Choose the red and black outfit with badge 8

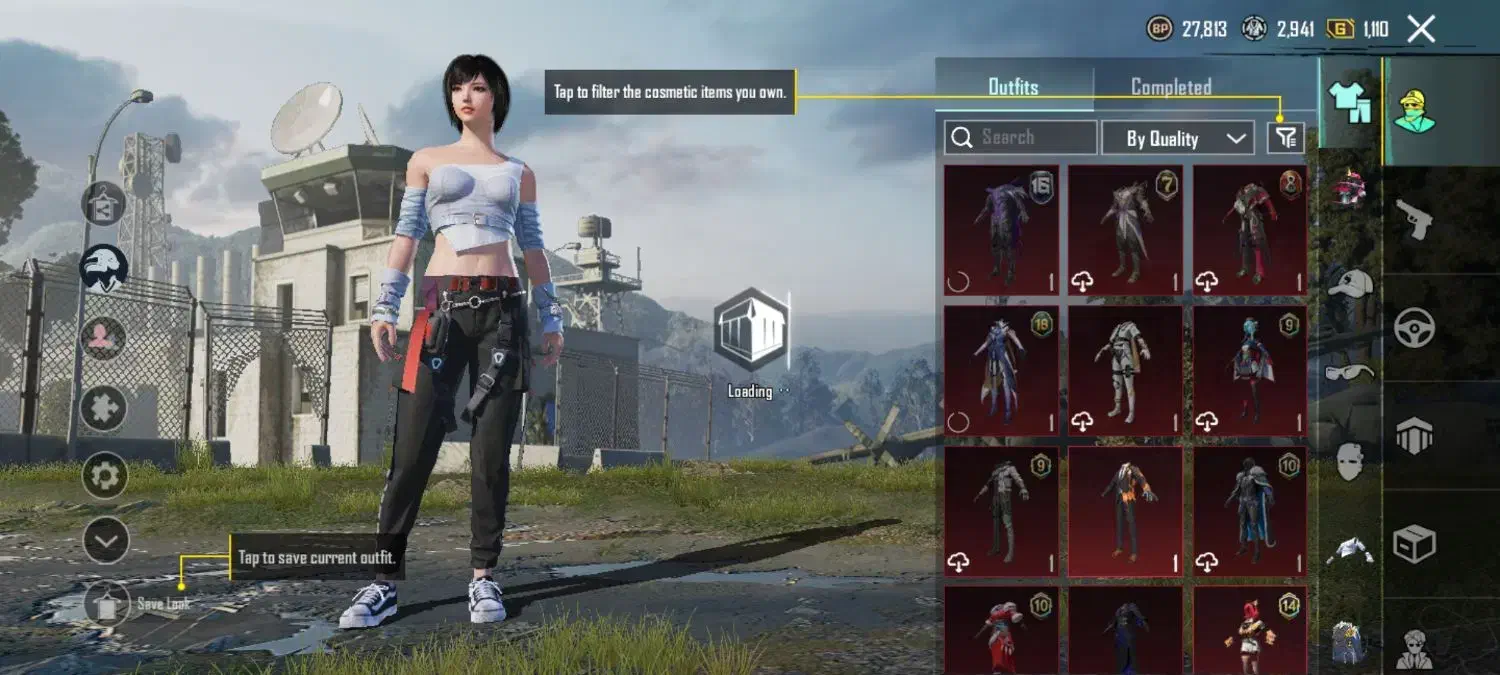tap(1249, 230)
